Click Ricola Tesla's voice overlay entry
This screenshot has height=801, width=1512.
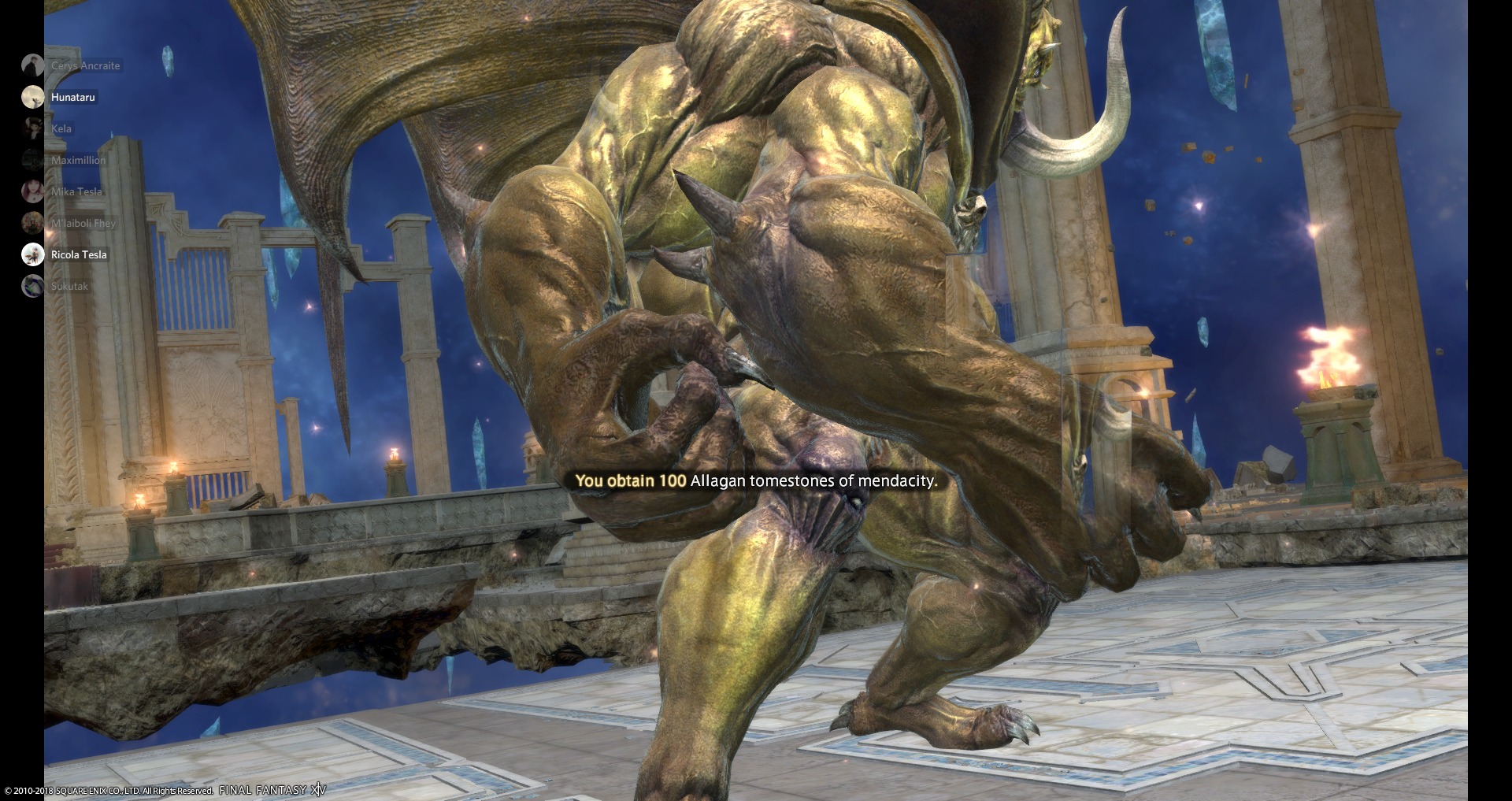point(78,254)
